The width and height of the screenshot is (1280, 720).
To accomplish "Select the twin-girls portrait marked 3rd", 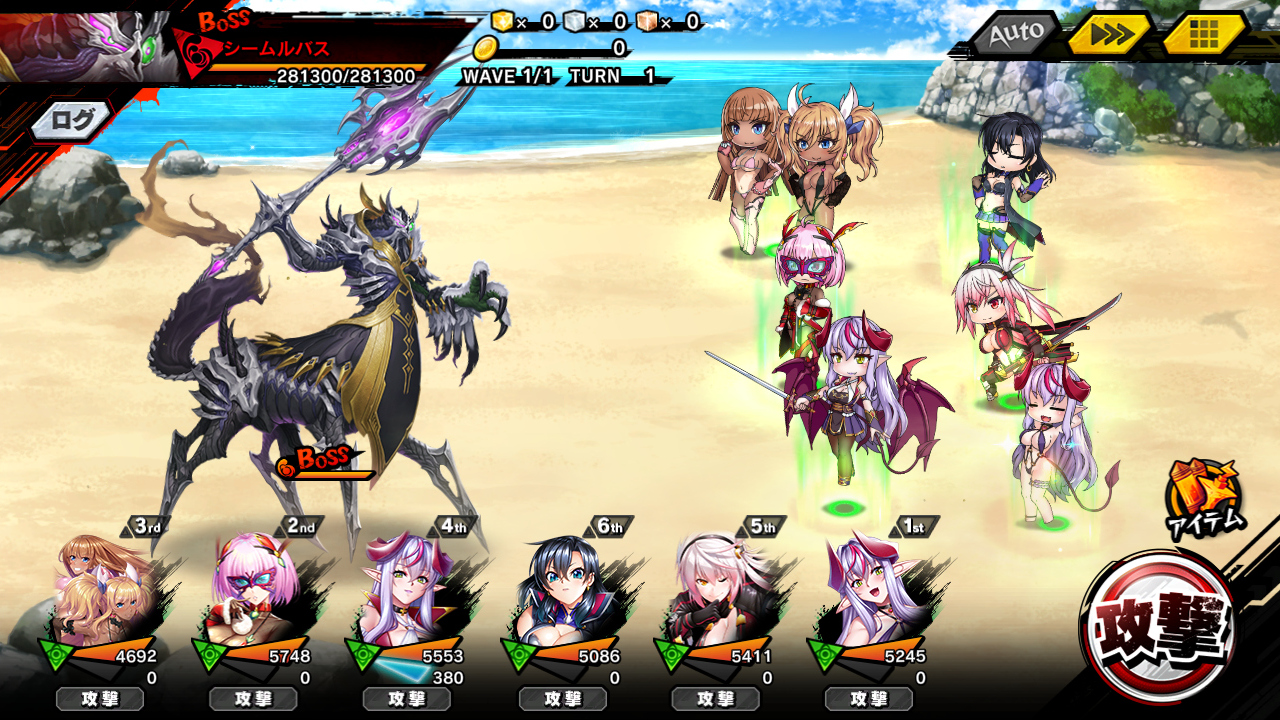I will [x=103, y=590].
